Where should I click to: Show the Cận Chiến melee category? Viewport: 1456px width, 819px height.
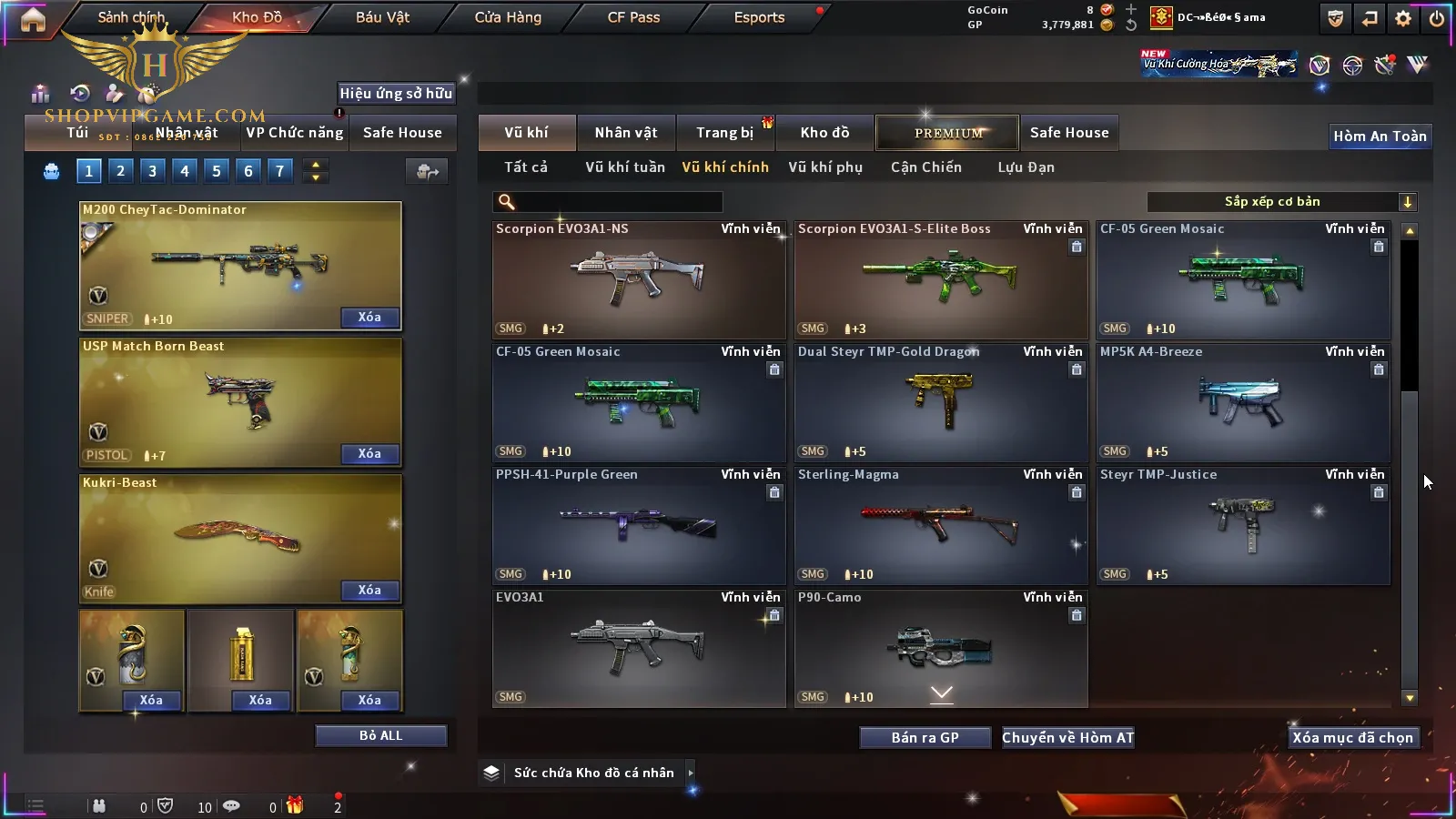coord(925,167)
